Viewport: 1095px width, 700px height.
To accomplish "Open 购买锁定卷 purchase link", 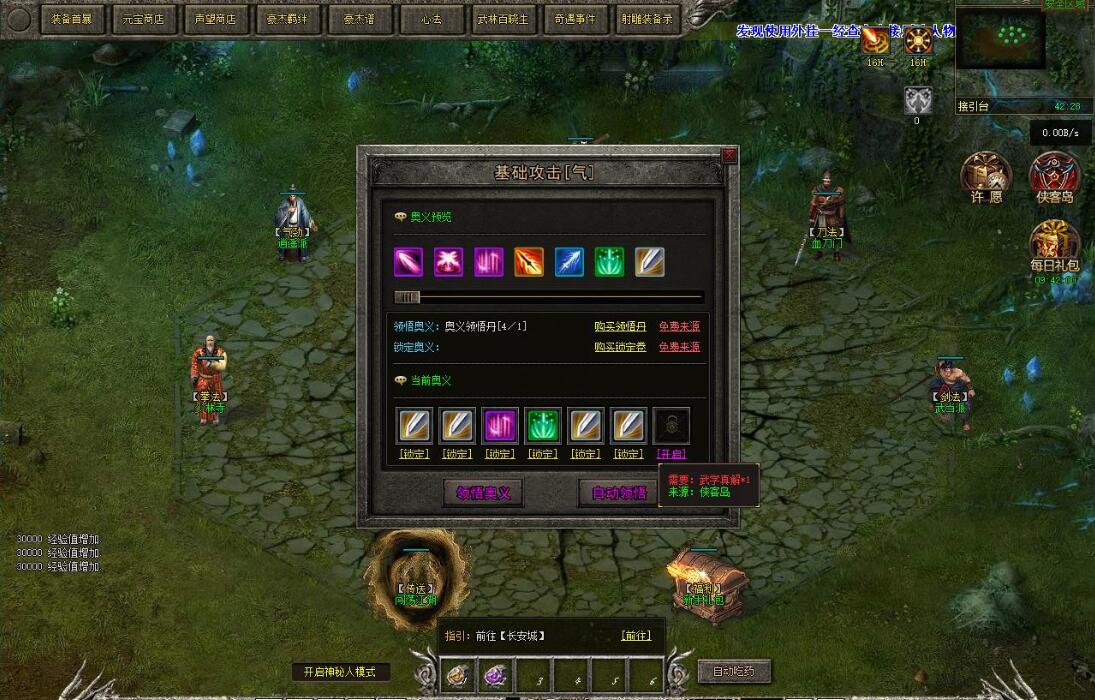I will coord(620,347).
